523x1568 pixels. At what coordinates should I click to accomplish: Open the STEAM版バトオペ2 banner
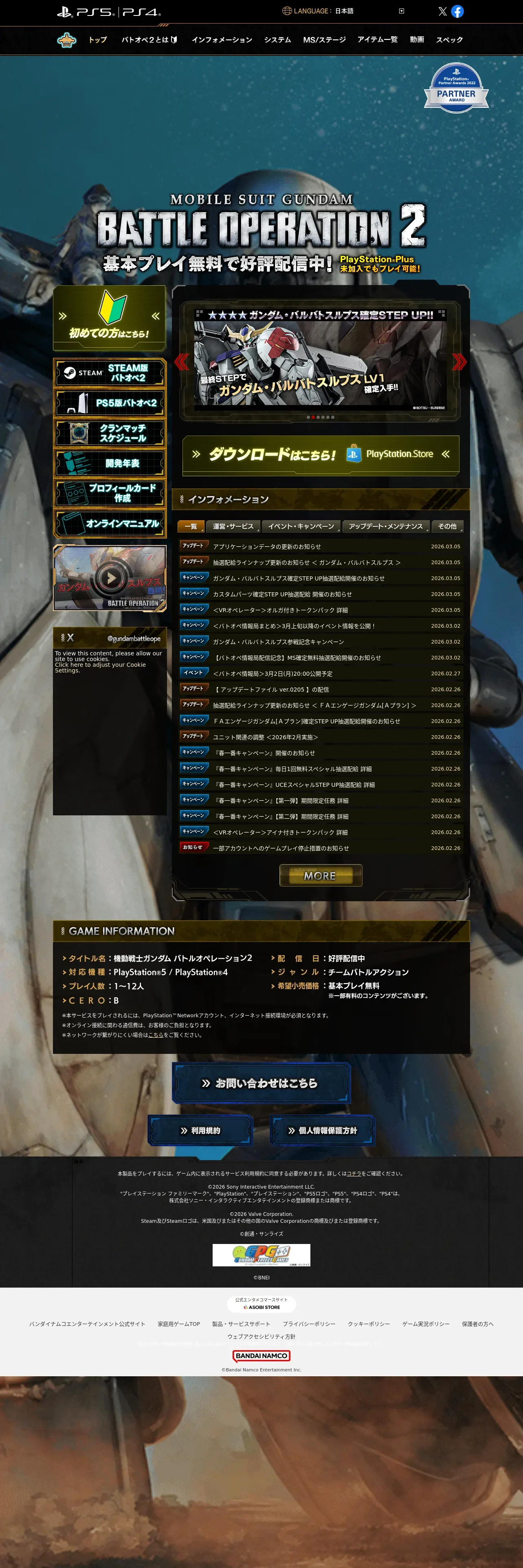pyautogui.click(x=110, y=372)
